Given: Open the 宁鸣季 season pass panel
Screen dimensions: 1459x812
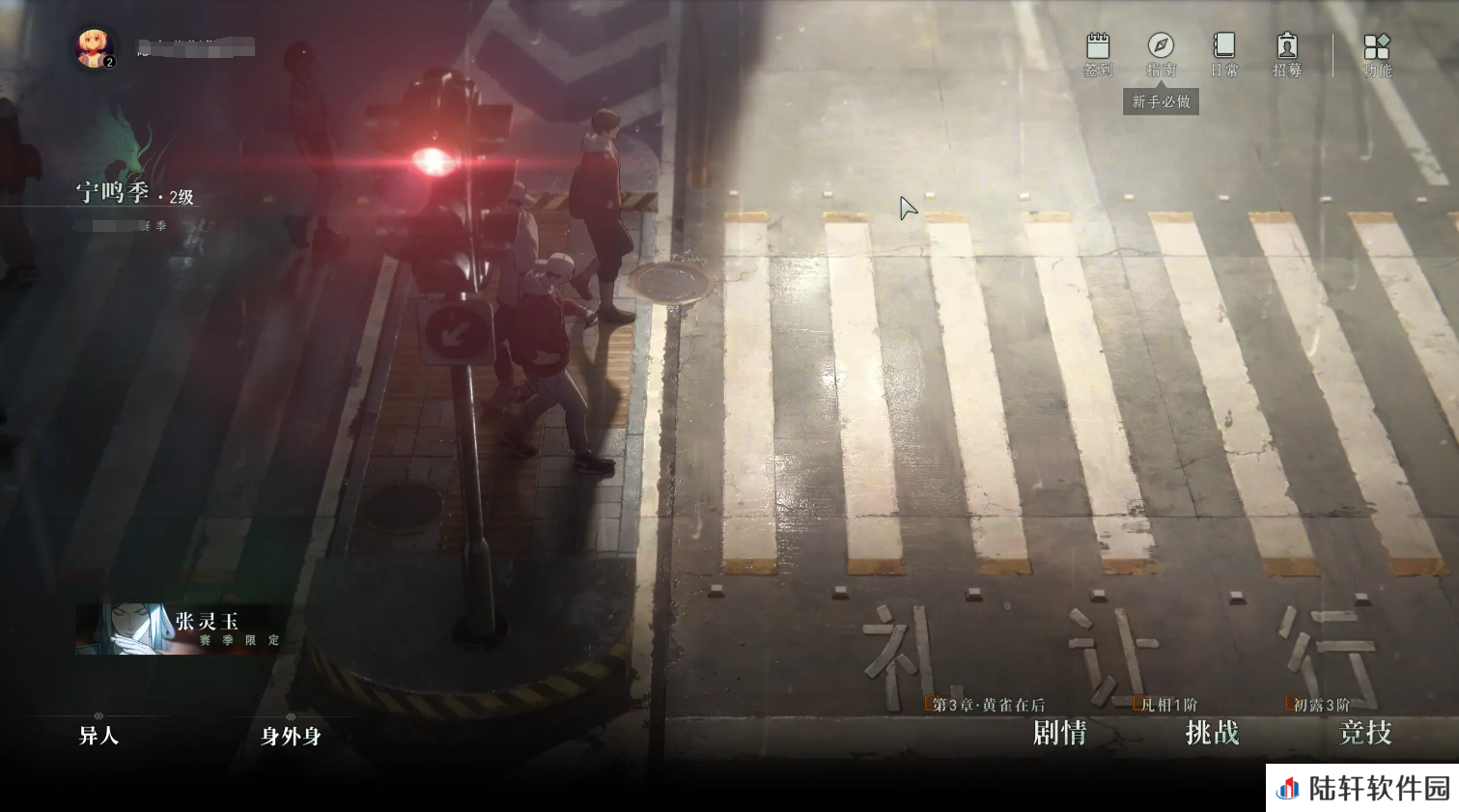Looking at the screenshot, I should [x=133, y=194].
